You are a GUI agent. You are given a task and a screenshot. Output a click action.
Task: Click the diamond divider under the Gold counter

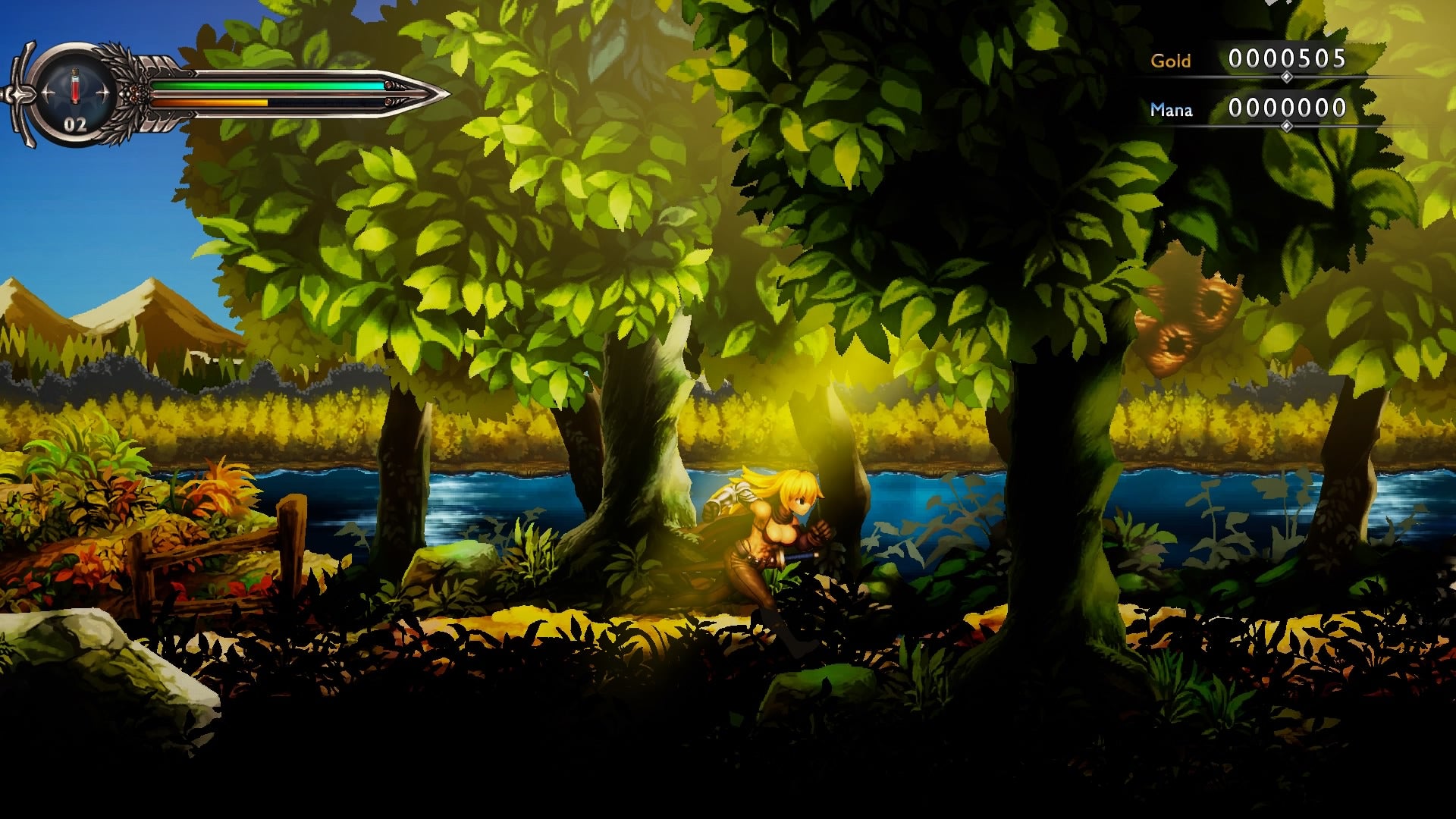(x=1286, y=77)
